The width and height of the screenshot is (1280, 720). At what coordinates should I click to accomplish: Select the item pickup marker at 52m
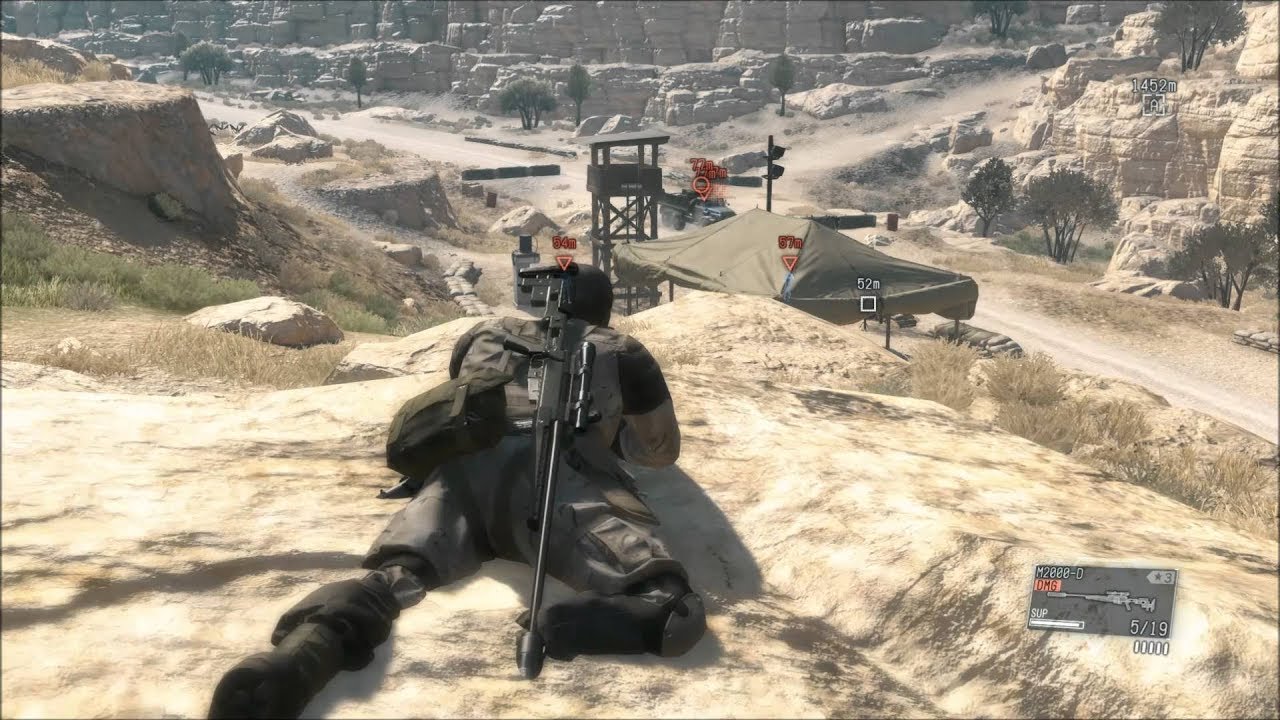click(869, 301)
